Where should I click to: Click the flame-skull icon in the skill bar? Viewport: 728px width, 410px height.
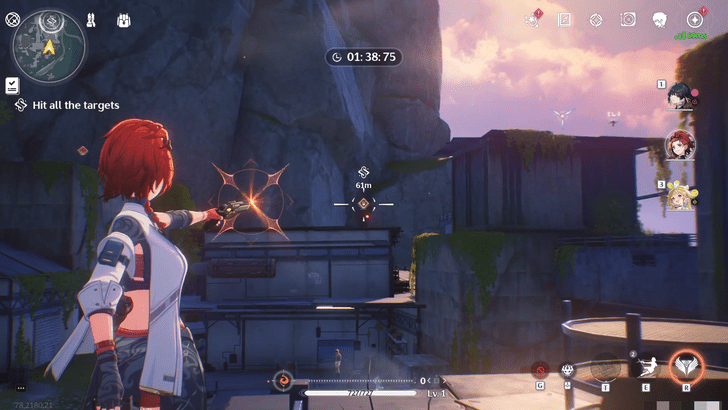click(569, 370)
